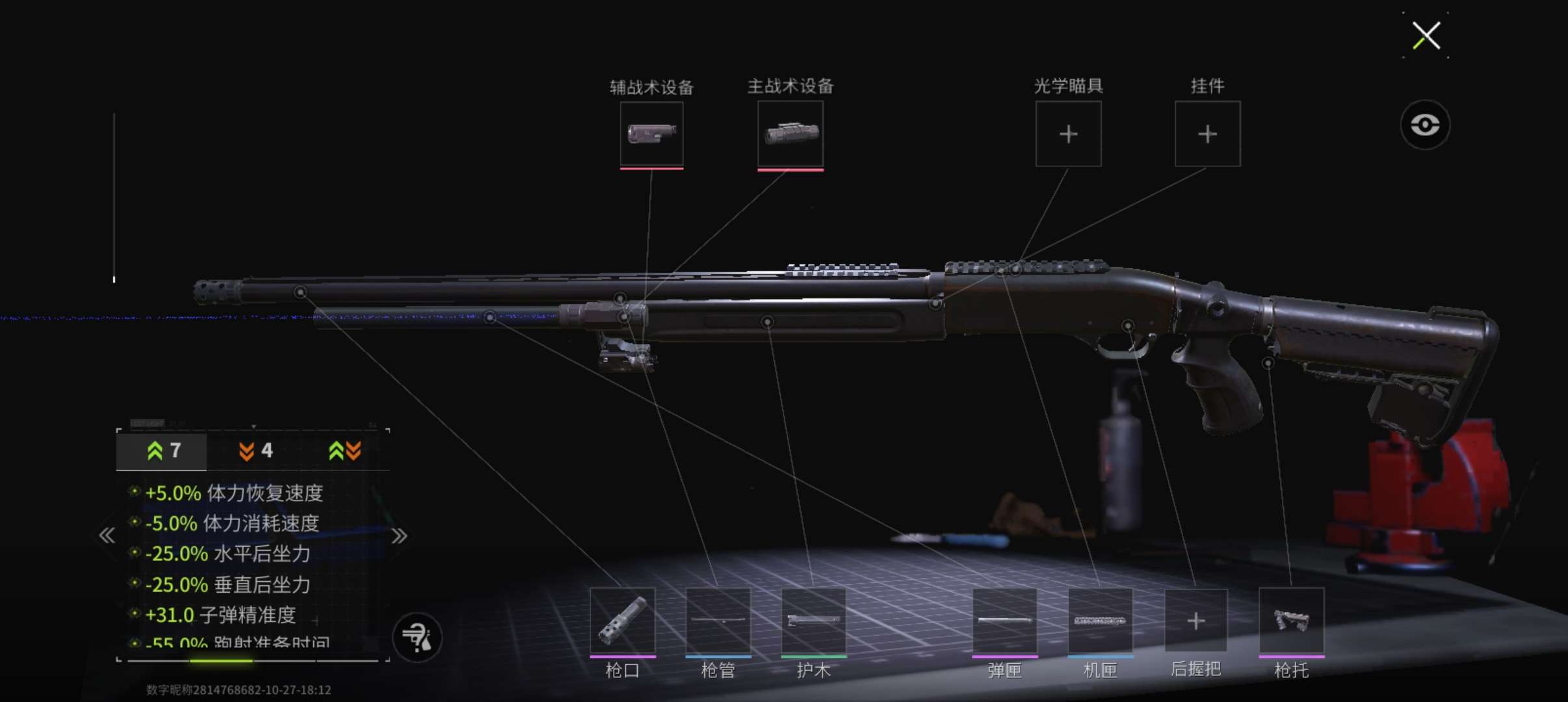Tap the round gun help icon
The width and height of the screenshot is (1568, 702).
(x=417, y=638)
